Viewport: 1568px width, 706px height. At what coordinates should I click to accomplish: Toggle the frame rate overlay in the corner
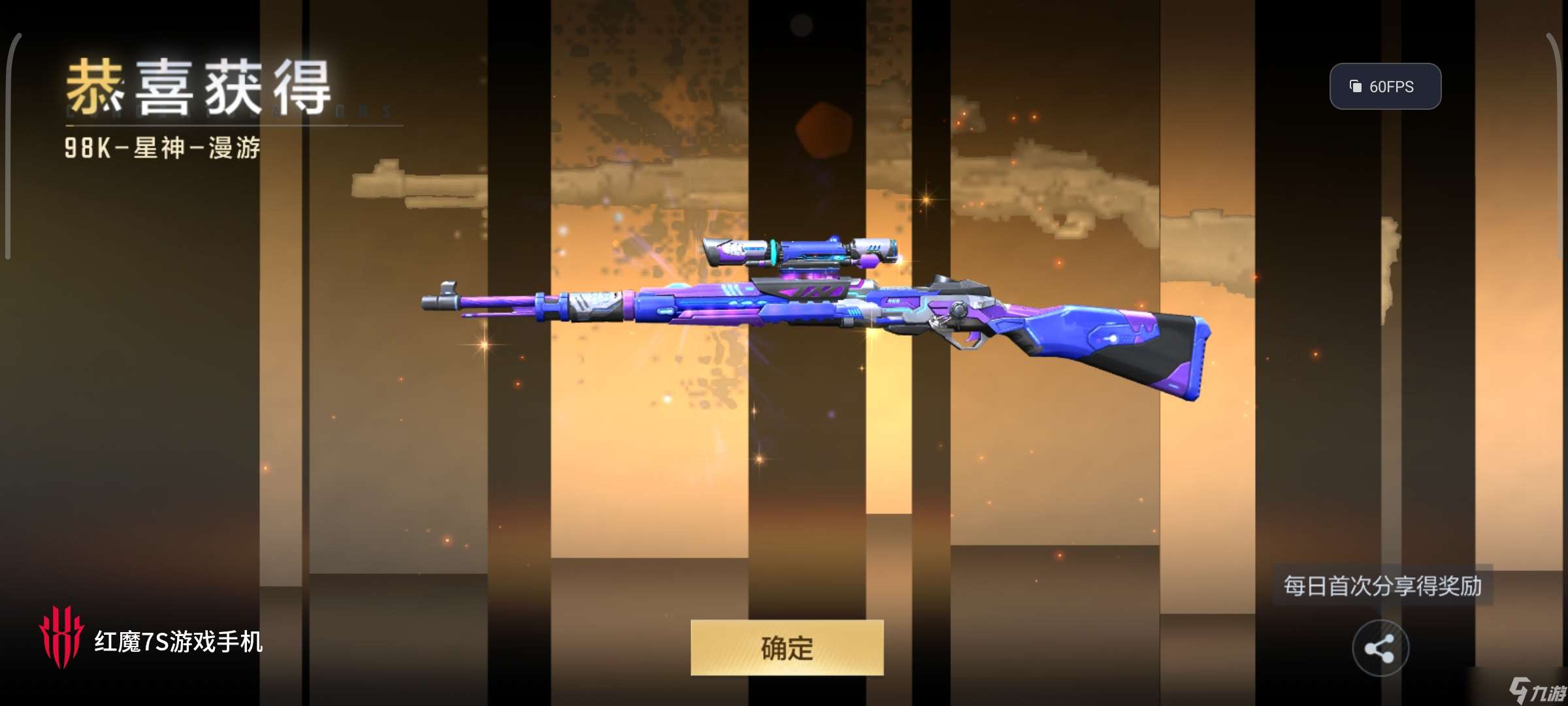tap(1384, 85)
